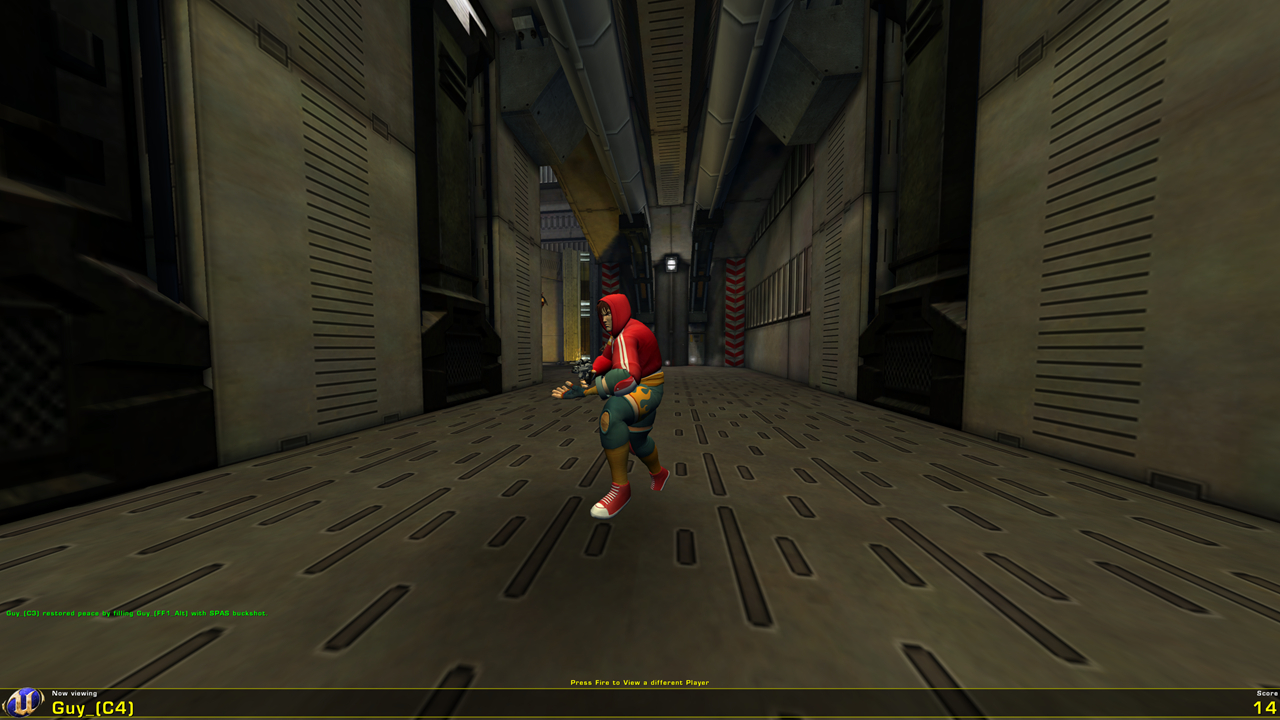Click the ceiling light fixture in the hallway
This screenshot has height=720, width=1280.
(673, 261)
